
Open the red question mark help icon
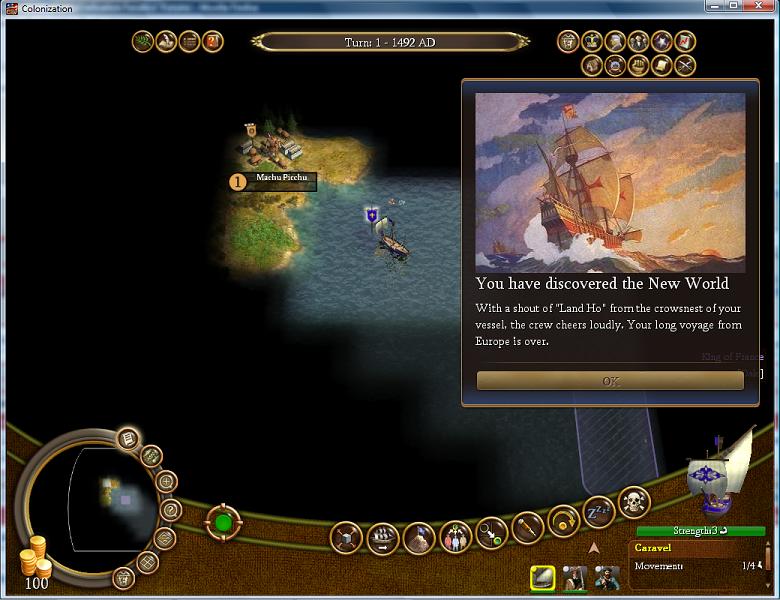[213, 41]
